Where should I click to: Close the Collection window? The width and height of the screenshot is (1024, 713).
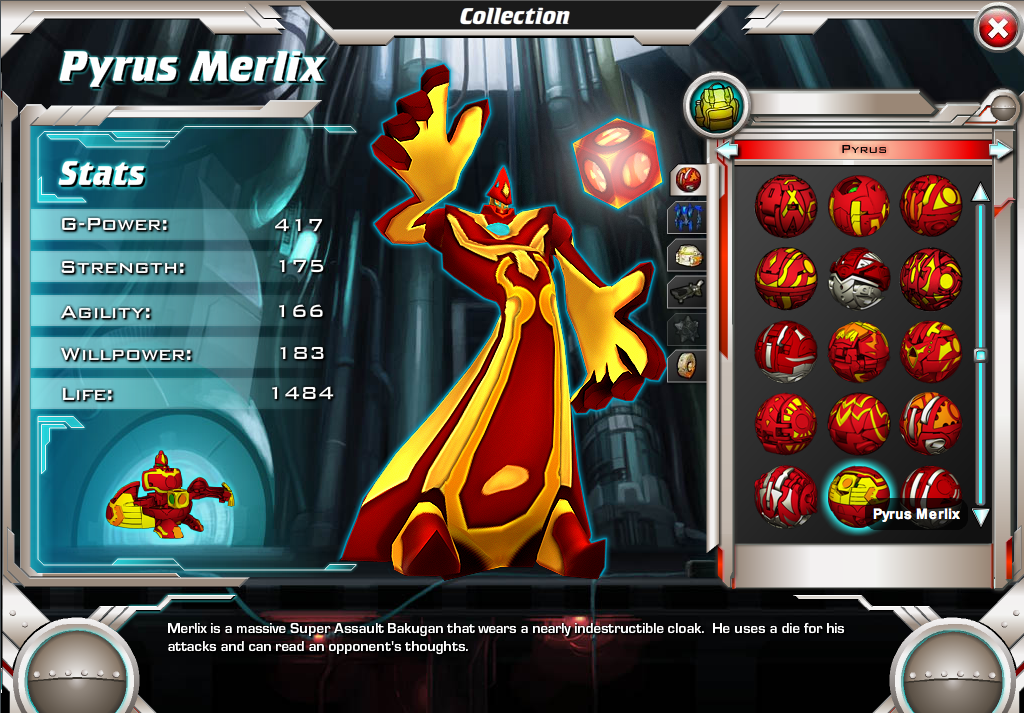coord(997,30)
